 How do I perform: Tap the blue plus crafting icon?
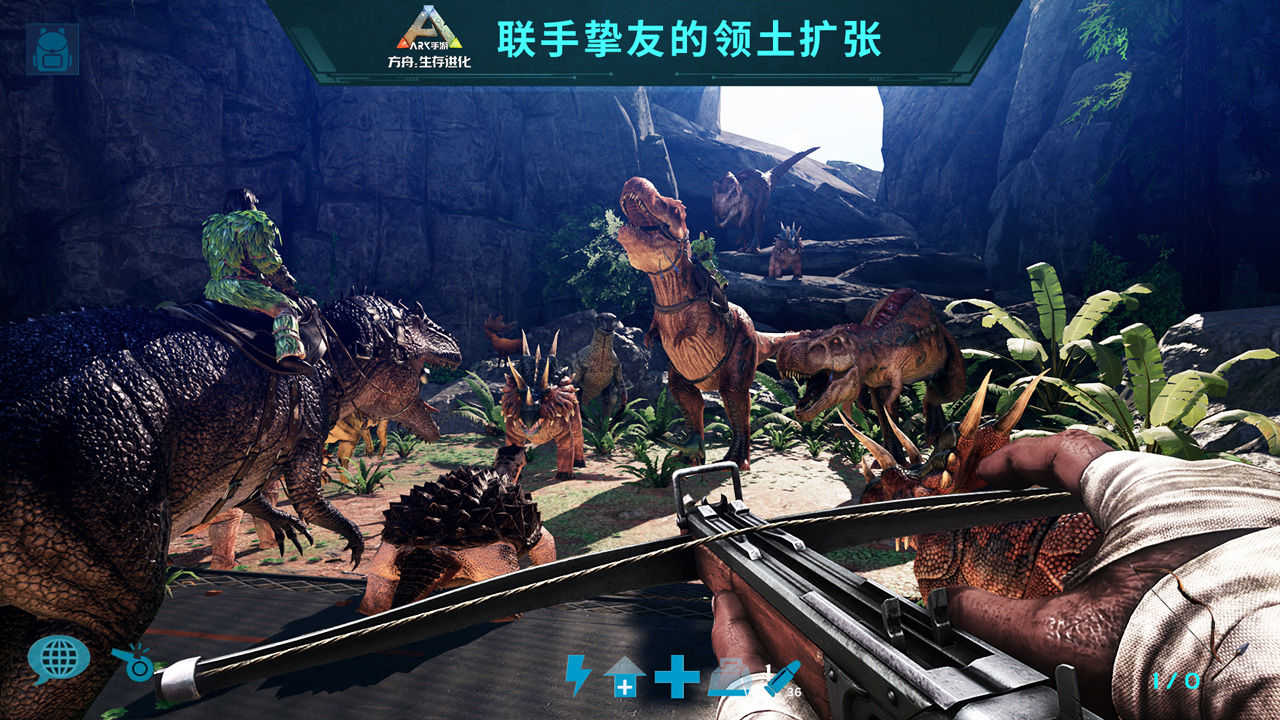pos(676,678)
